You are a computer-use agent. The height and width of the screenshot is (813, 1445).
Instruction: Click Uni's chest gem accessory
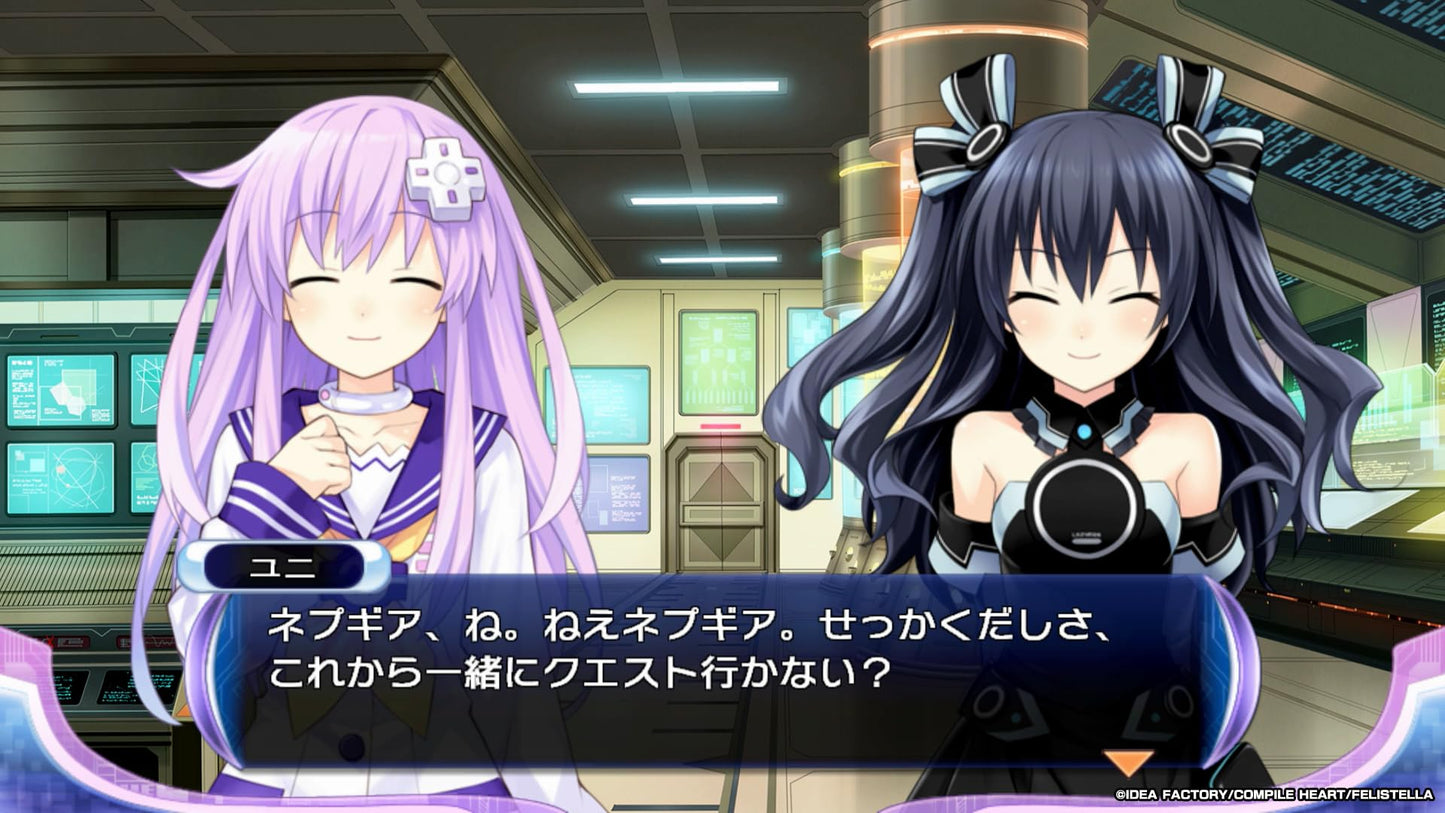coord(1083,432)
